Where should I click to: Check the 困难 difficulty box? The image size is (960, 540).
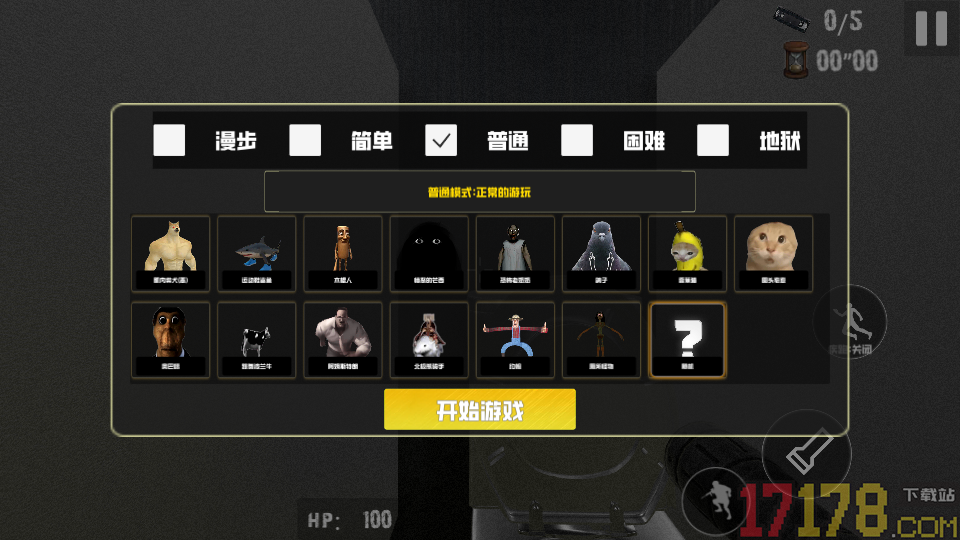577,141
